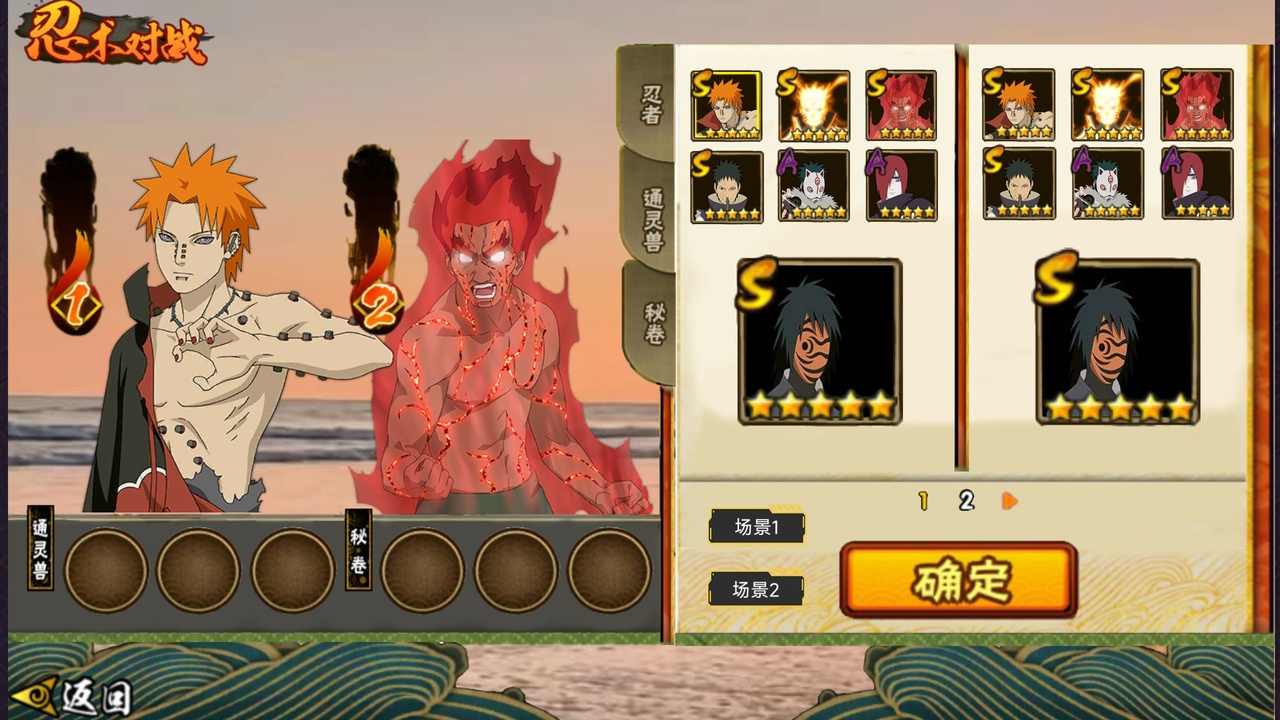The image size is (1280, 720).
Task: Select the Eight Gates Guy character portrait
Action: point(901,103)
